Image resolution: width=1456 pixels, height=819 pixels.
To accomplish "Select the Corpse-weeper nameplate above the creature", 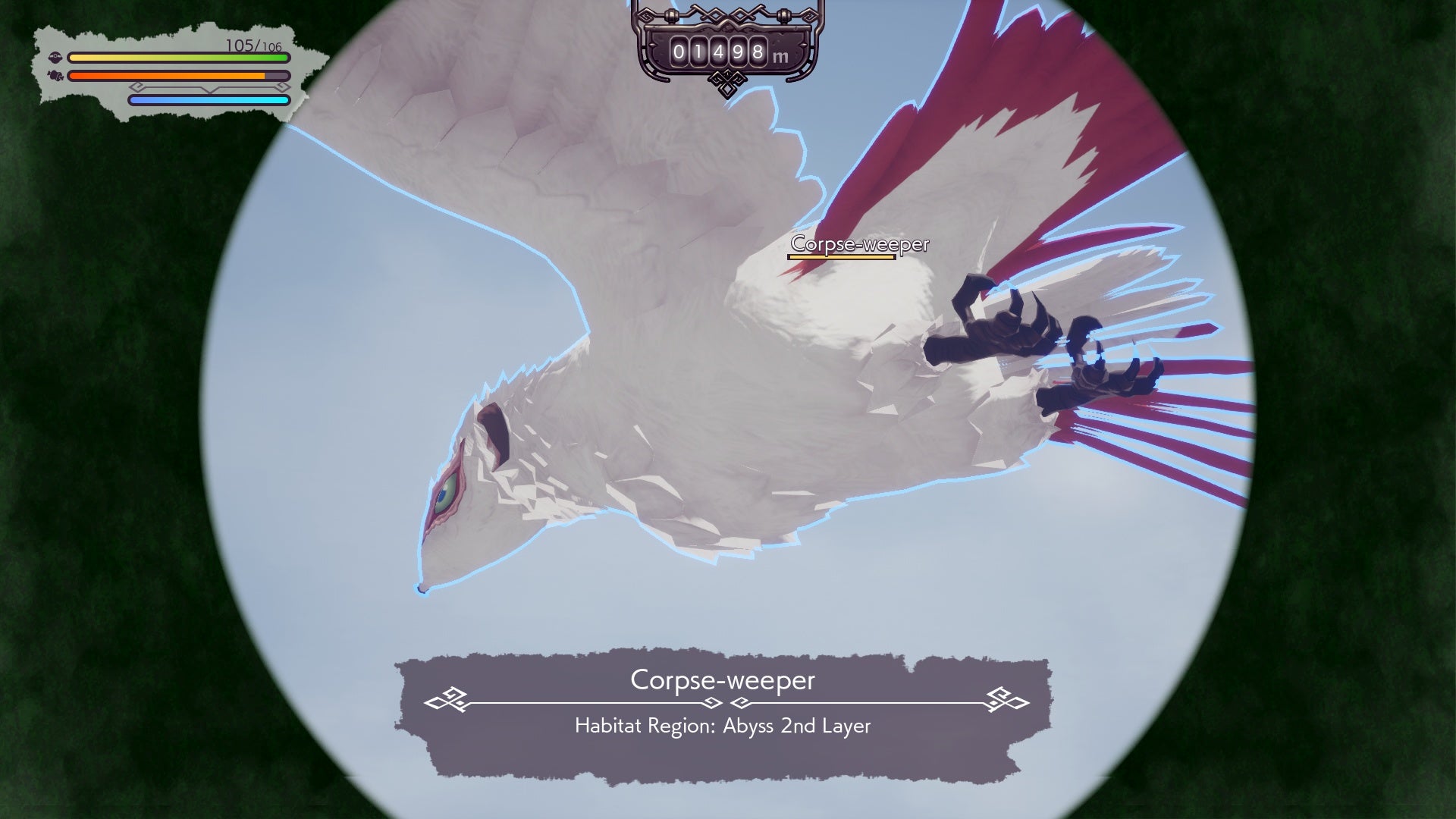I will coord(859,244).
